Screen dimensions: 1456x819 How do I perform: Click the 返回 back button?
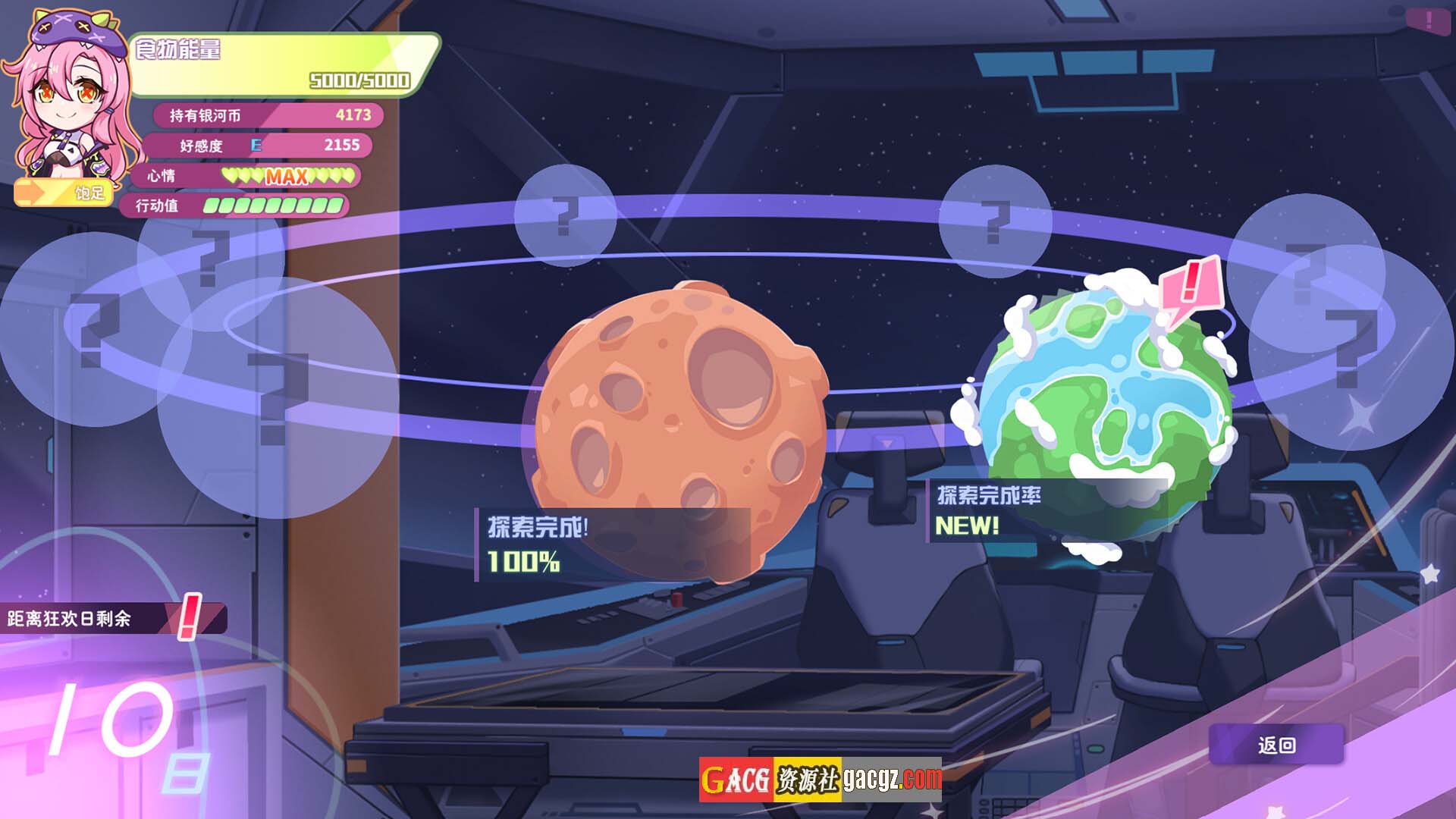[x=1276, y=745]
